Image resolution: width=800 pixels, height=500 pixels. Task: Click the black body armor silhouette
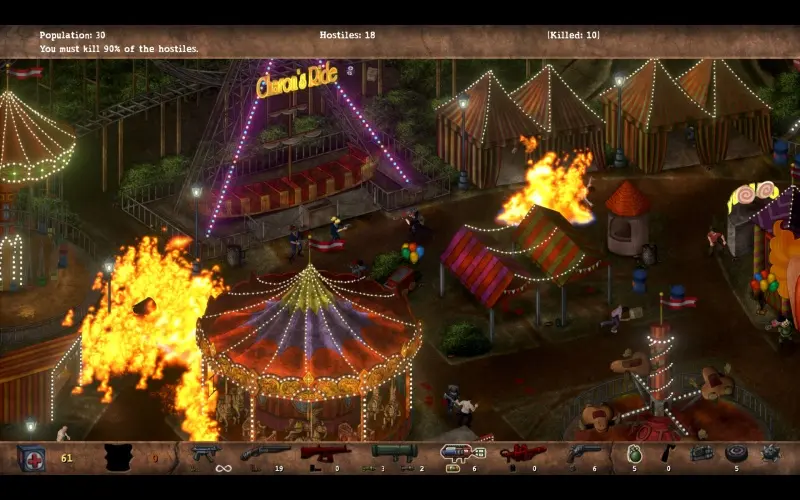pyautogui.click(x=122, y=457)
